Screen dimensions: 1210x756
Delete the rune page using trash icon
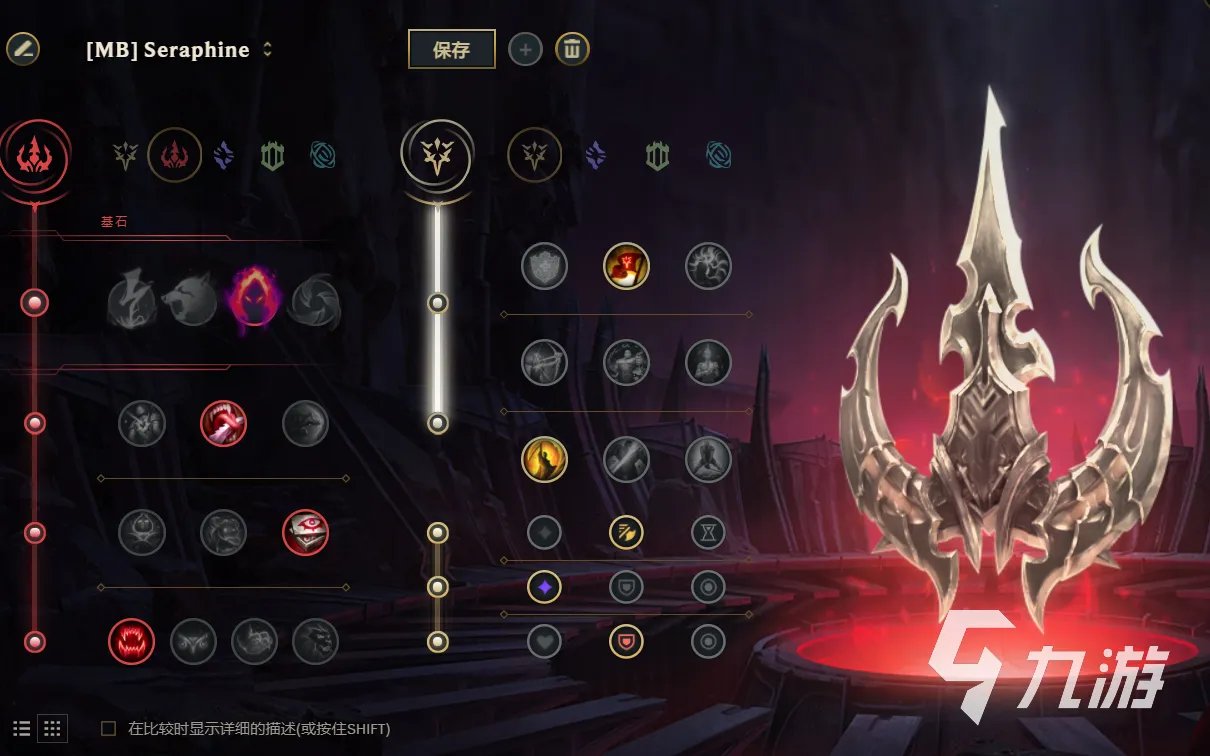(572, 49)
